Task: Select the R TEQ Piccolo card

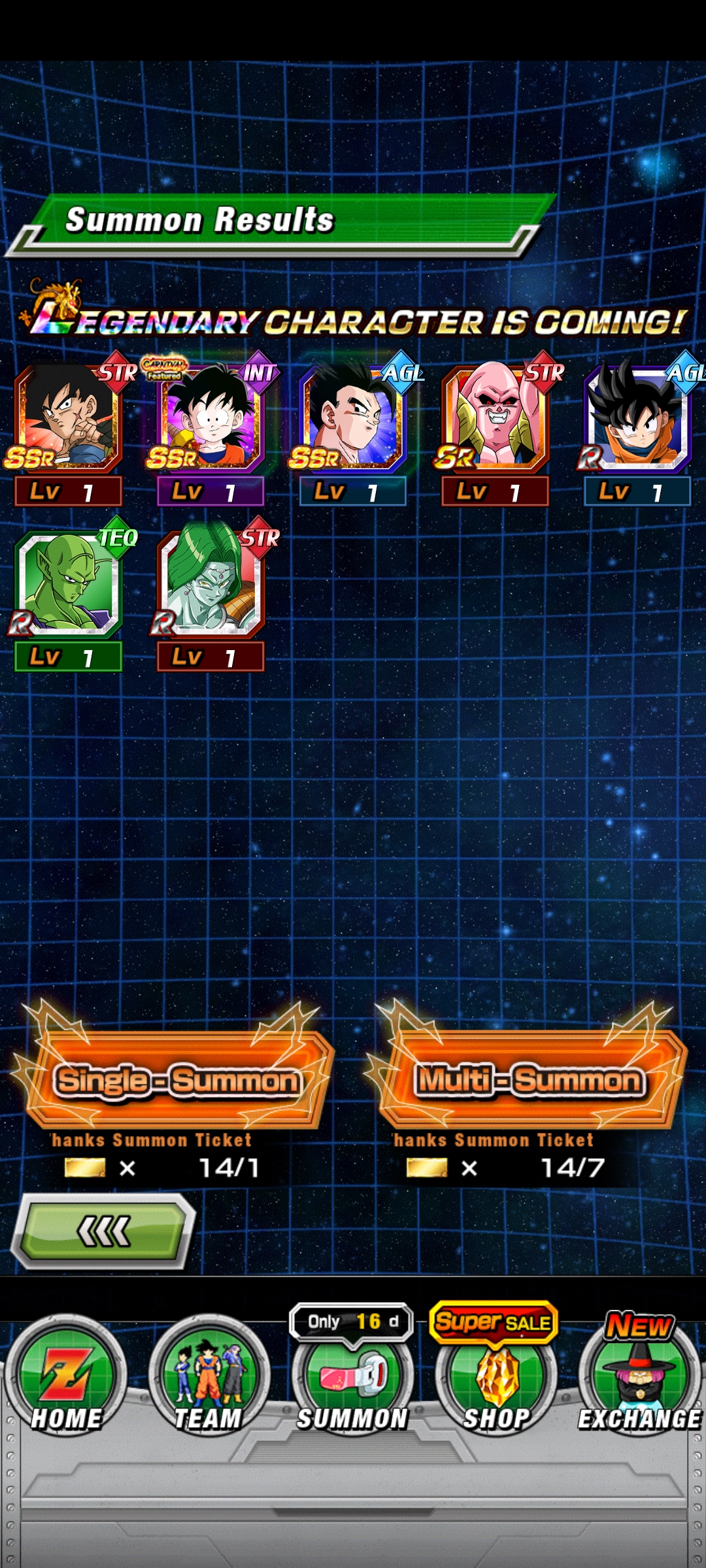Action: (x=68, y=585)
